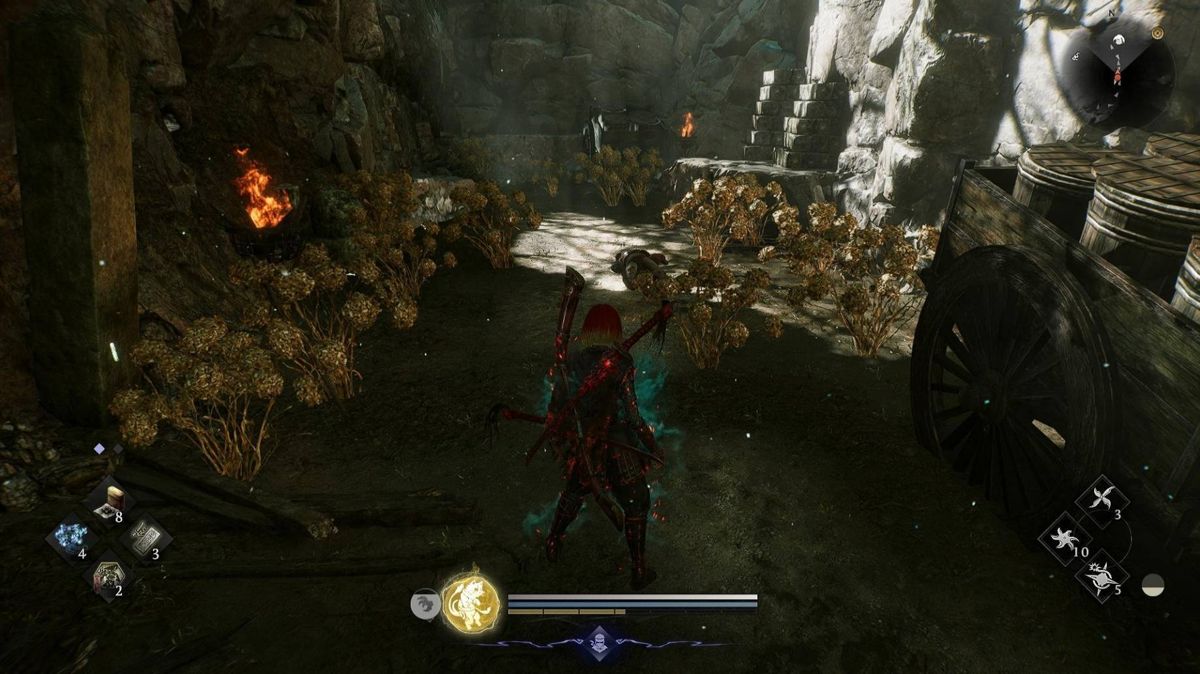Use the hexagonal item slot with count 2
Screen dimensions: 1200x674
107,578
